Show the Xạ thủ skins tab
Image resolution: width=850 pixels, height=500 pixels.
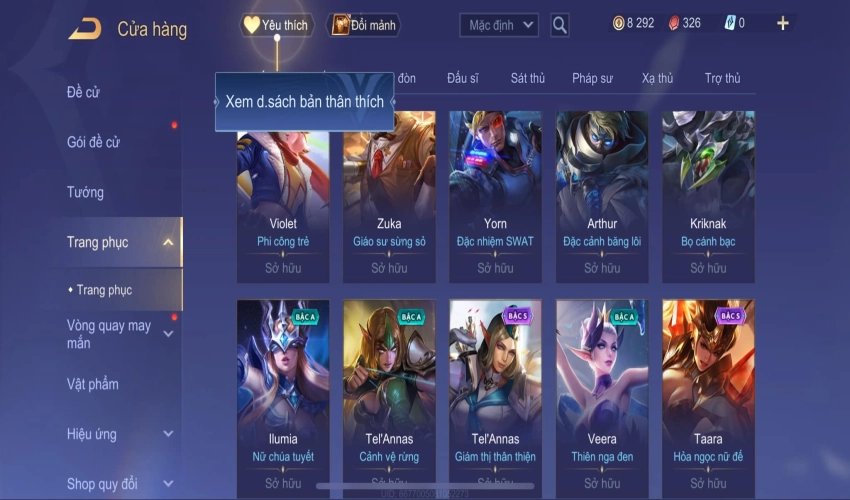(657, 78)
